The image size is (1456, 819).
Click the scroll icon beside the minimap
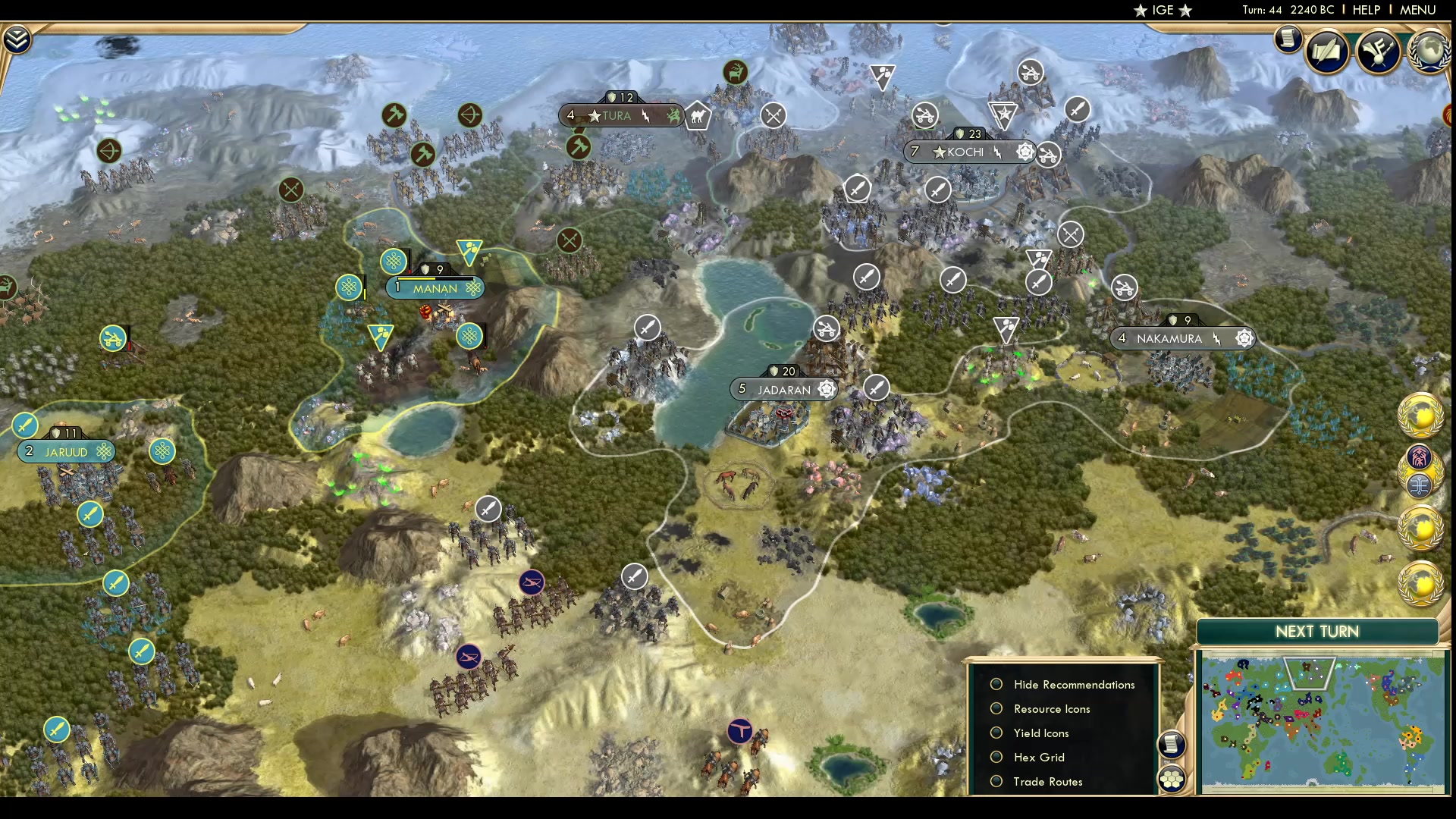point(1172,745)
